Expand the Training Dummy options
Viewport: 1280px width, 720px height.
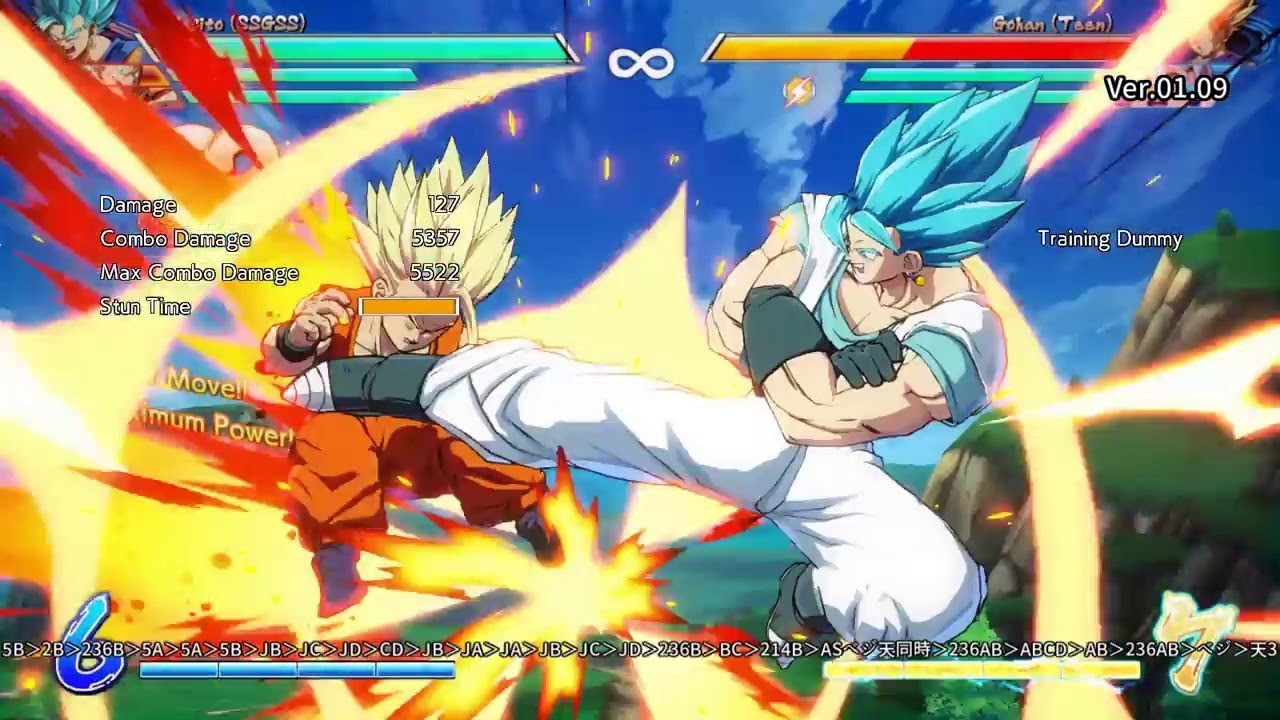(x=1109, y=240)
